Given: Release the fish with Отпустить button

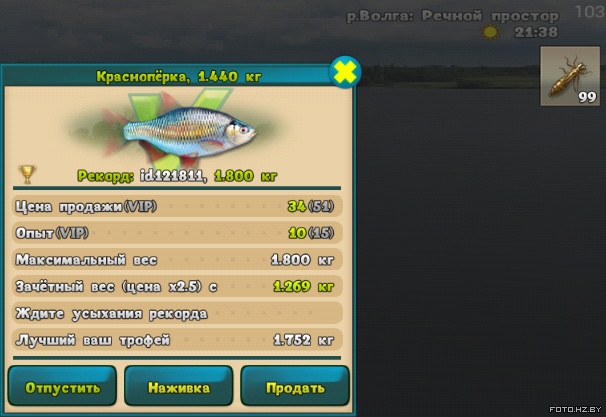Looking at the screenshot, I should (63, 387).
